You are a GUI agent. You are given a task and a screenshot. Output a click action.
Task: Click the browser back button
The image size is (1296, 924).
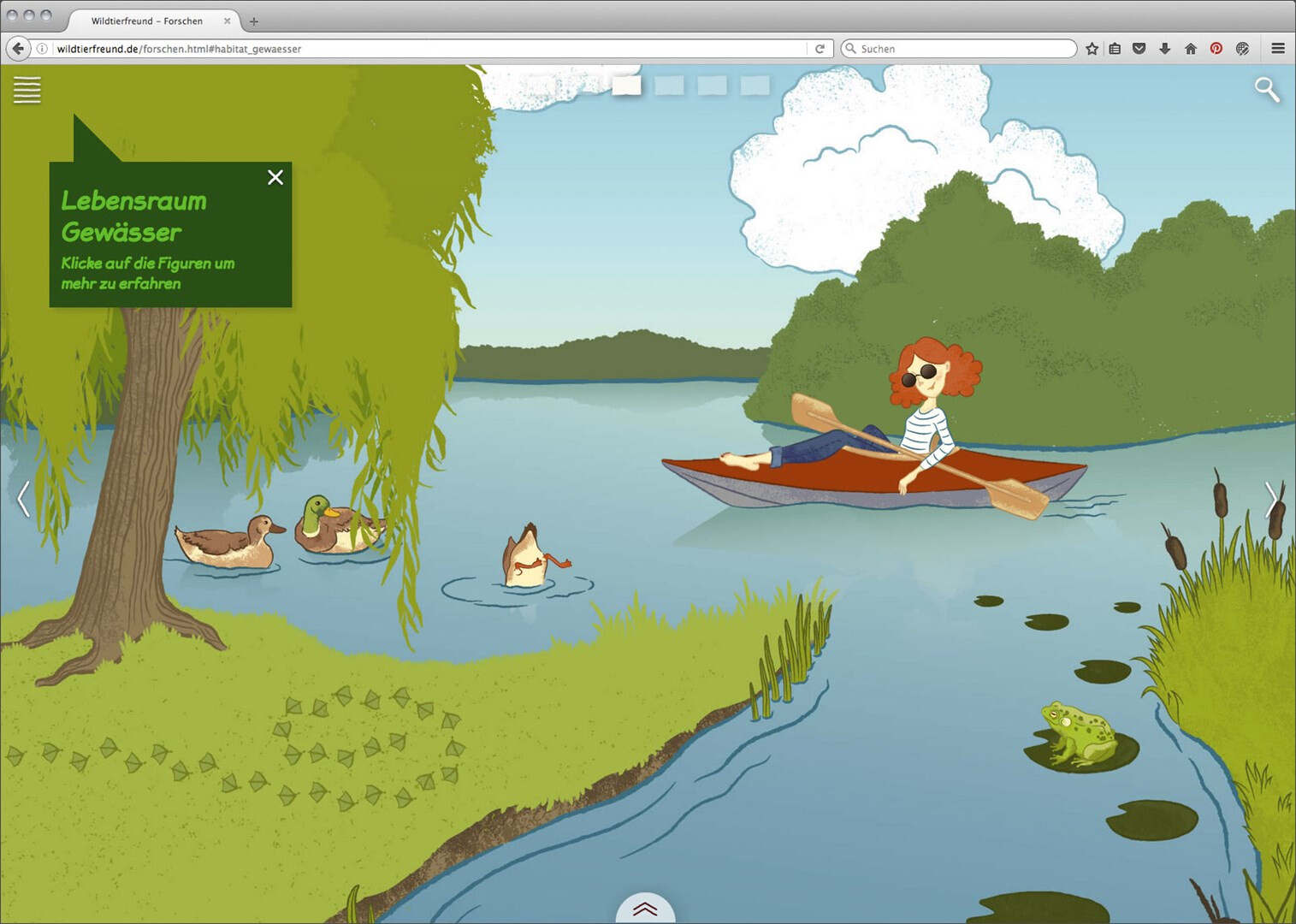tap(18, 49)
